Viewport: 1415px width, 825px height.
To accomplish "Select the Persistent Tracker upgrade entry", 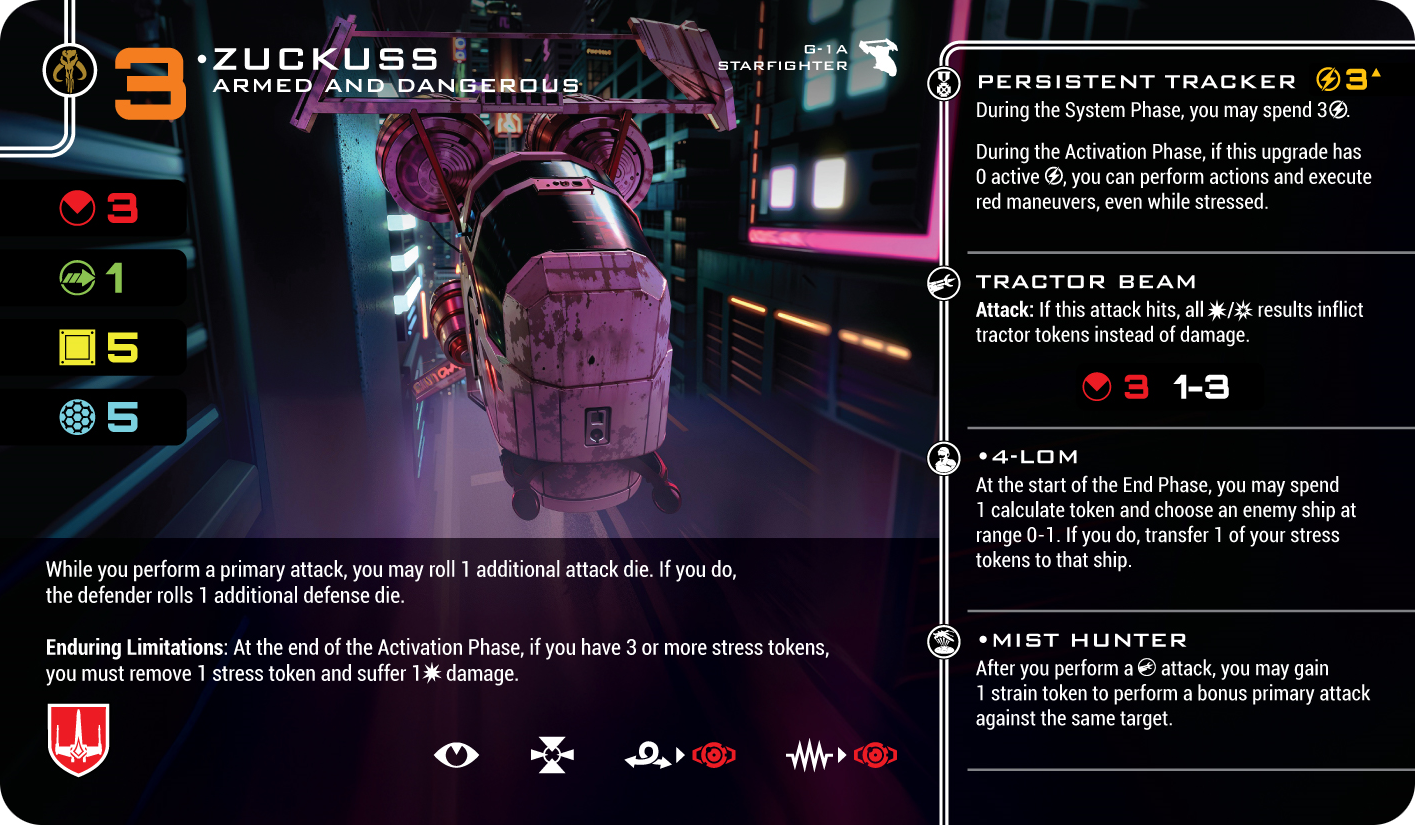I will pyautogui.click(x=1136, y=82).
